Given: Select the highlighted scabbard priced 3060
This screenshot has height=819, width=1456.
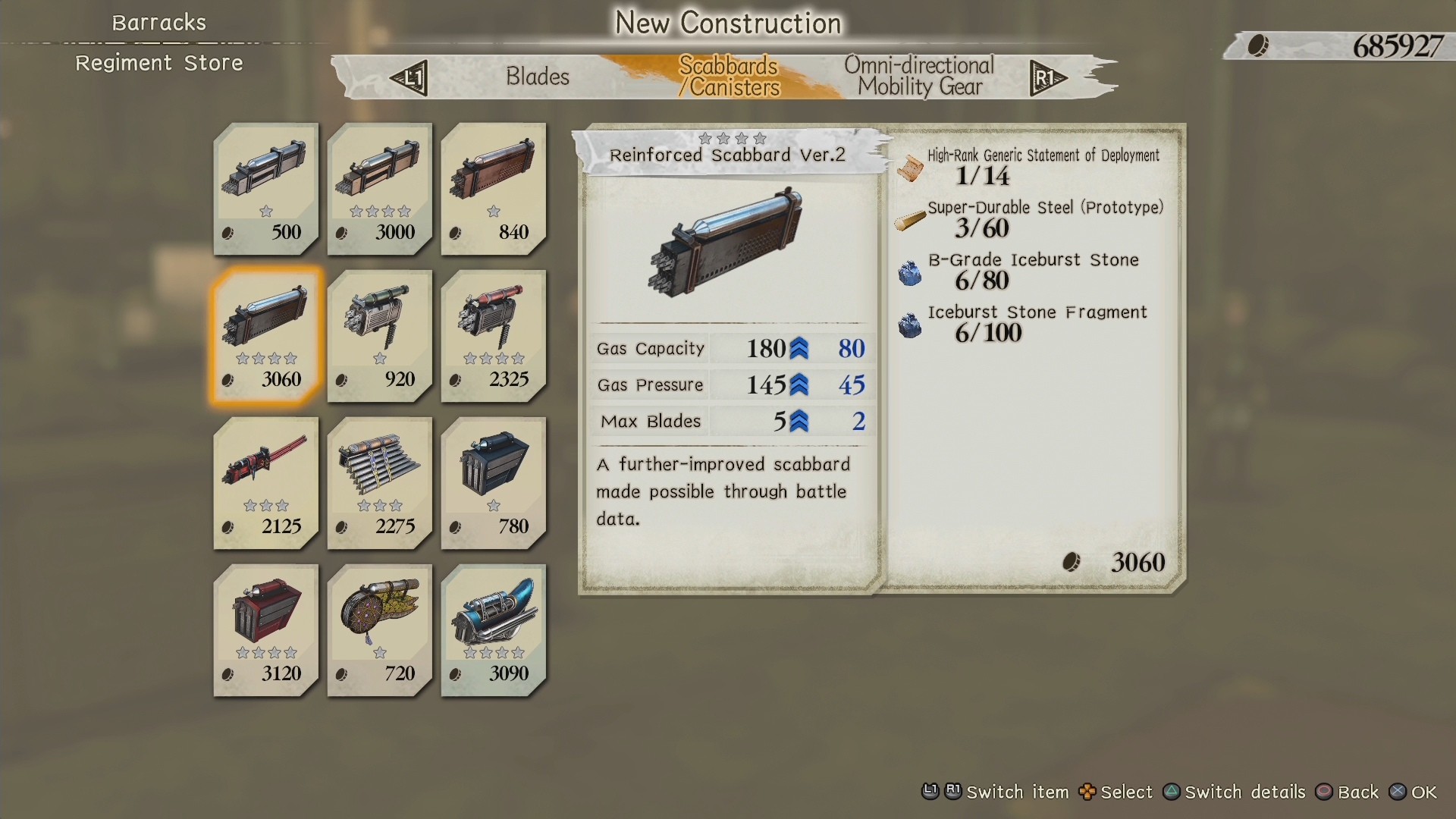Looking at the screenshot, I should coord(266,334).
